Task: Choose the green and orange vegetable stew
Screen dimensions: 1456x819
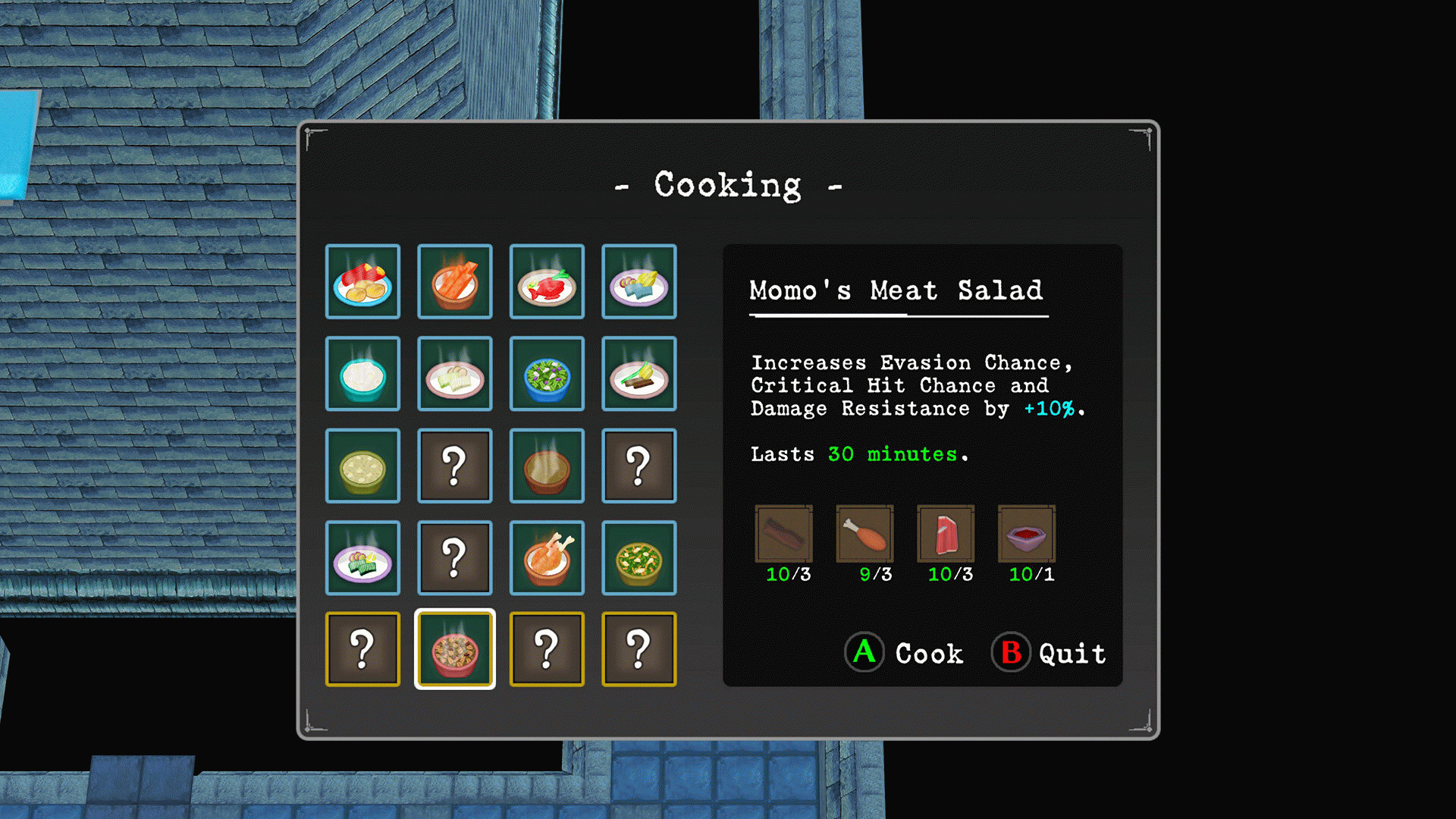Action: point(639,558)
